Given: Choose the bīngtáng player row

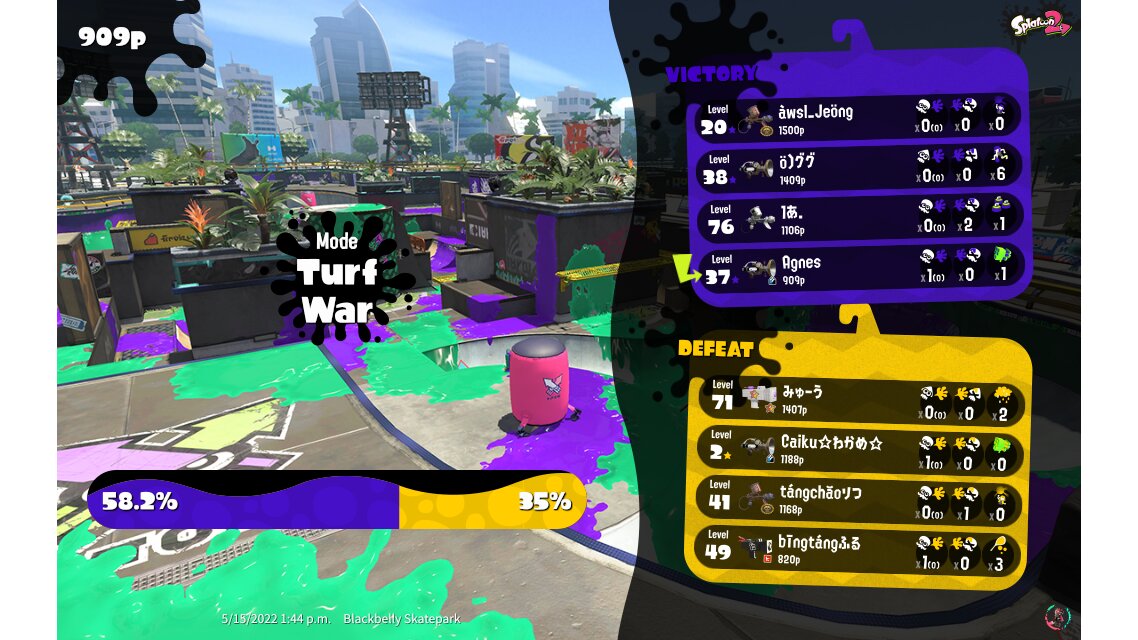Looking at the screenshot, I should (x=858, y=549).
